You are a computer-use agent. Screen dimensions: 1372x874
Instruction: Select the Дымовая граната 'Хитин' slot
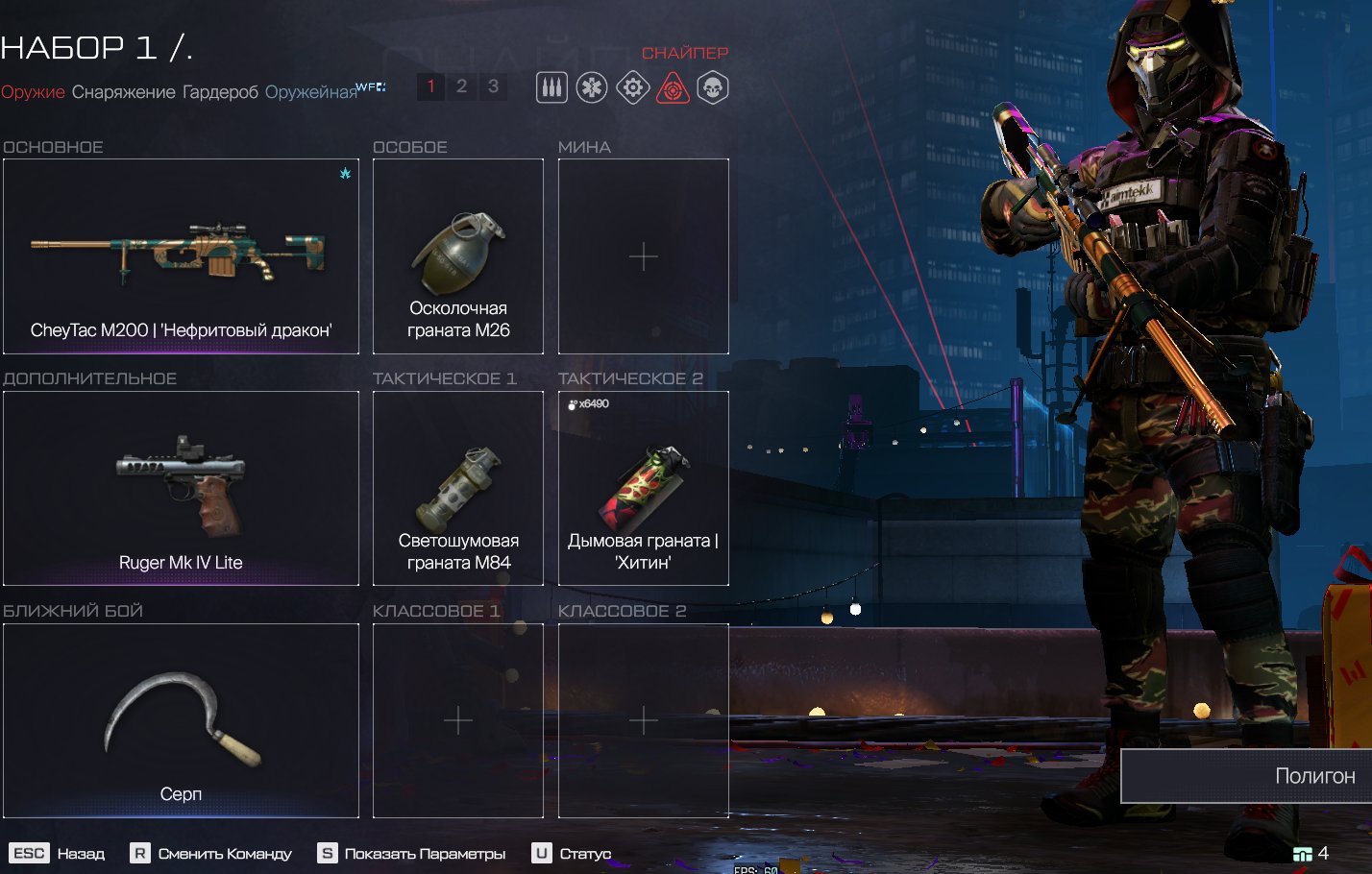(x=644, y=488)
